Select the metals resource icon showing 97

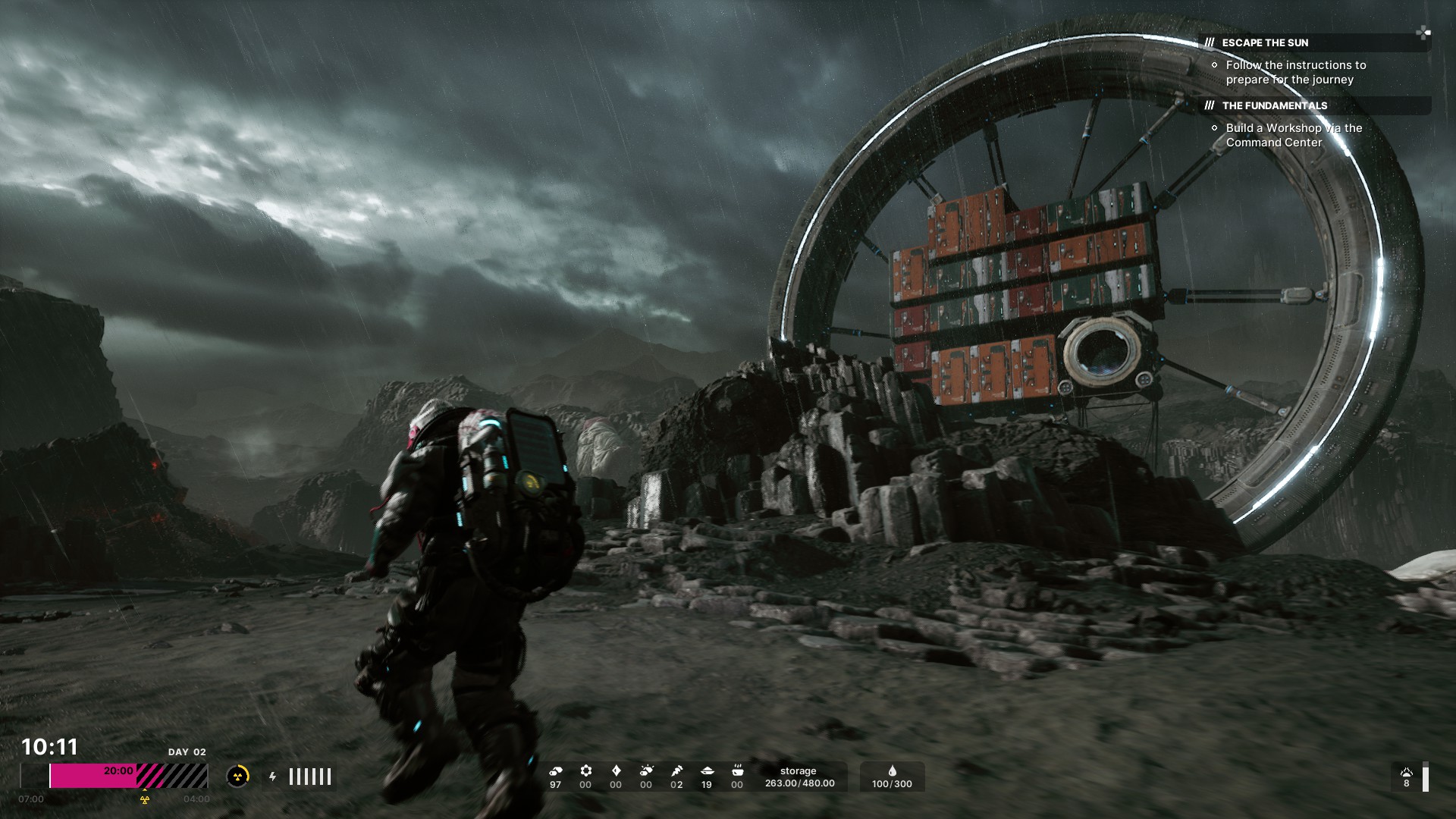coord(555,771)
